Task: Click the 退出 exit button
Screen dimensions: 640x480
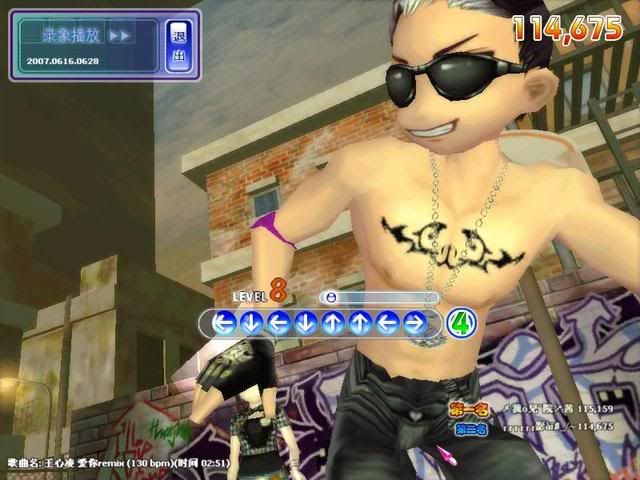Action: [179, 46]
